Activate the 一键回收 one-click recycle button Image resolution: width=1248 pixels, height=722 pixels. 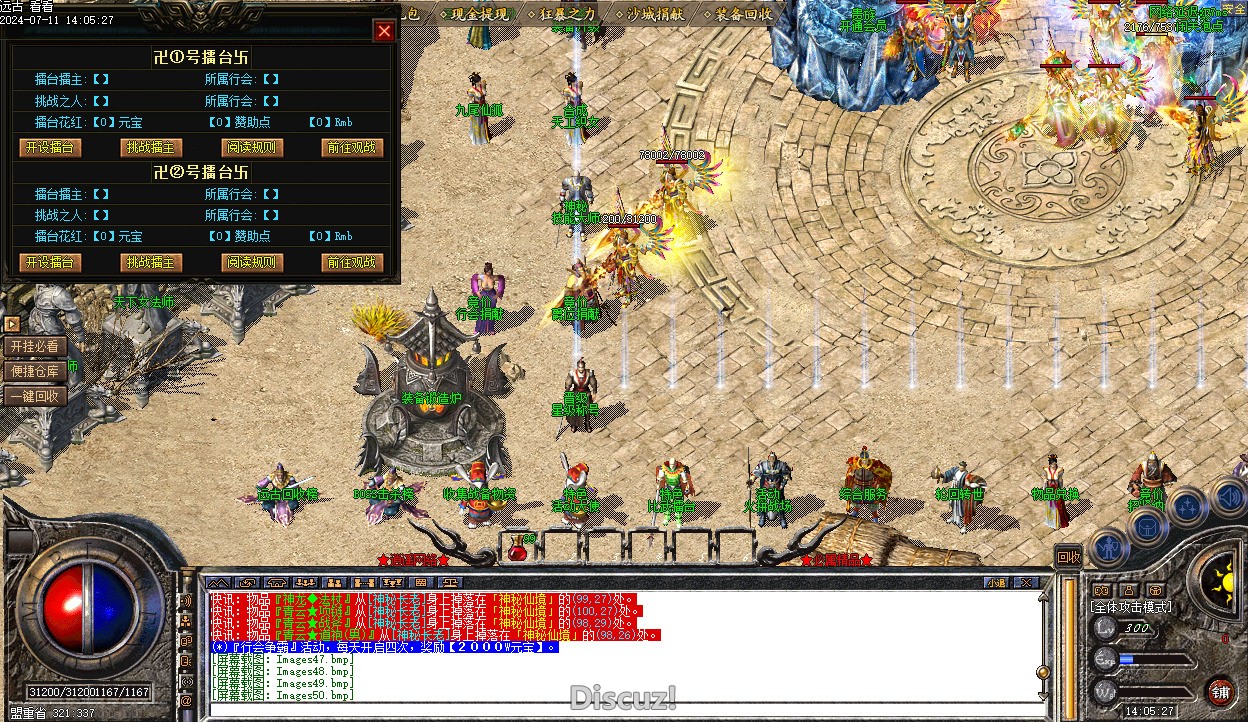(x=36, y=396)
